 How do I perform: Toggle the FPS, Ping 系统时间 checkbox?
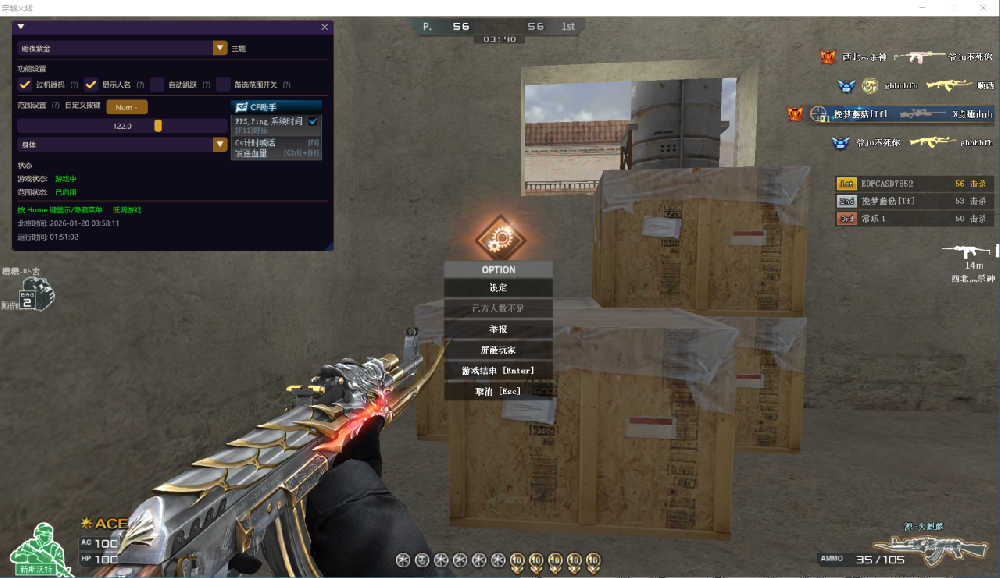[x=313, y=121]
